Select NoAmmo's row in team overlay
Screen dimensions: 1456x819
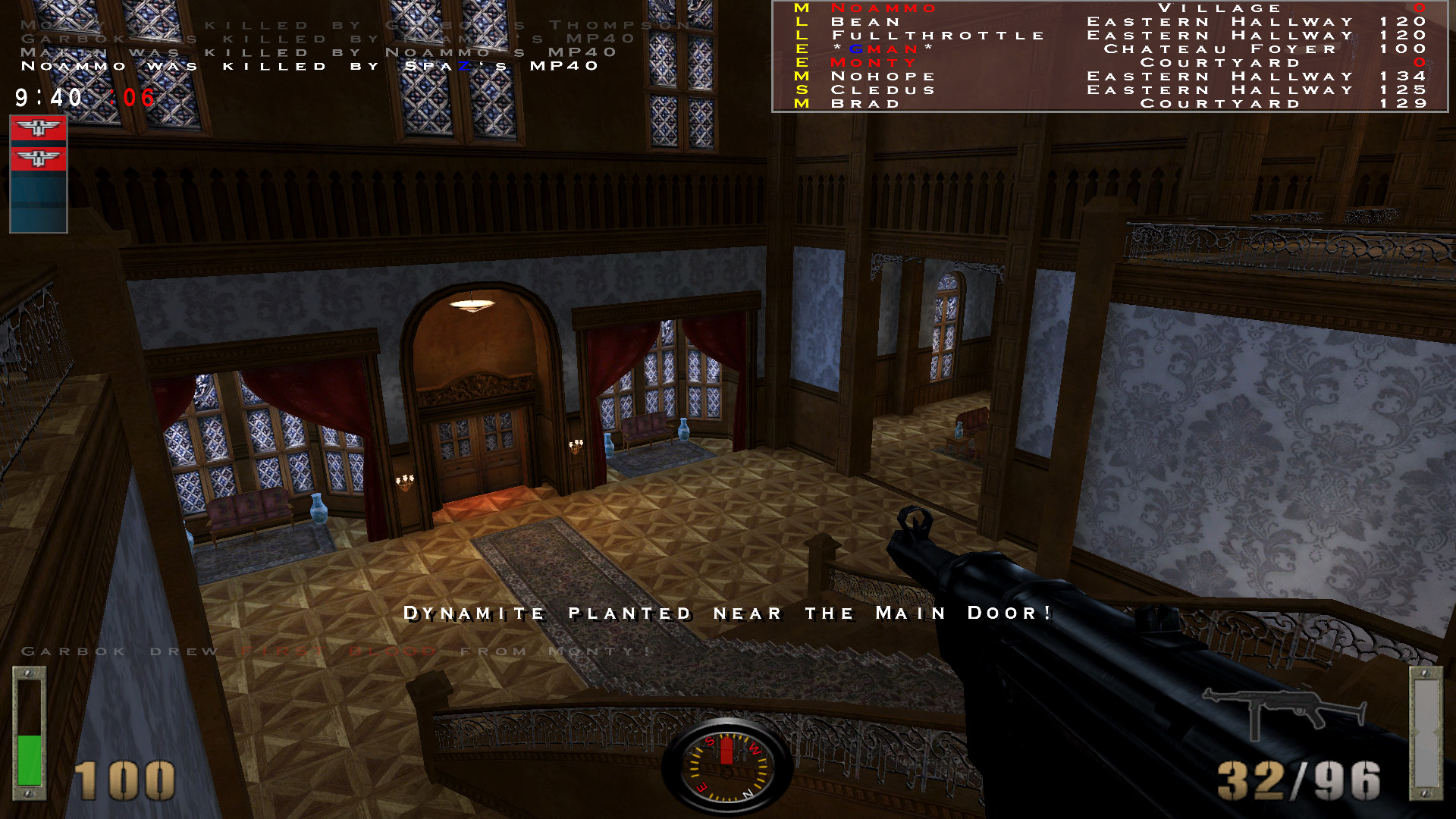click(x=884, y=8)
